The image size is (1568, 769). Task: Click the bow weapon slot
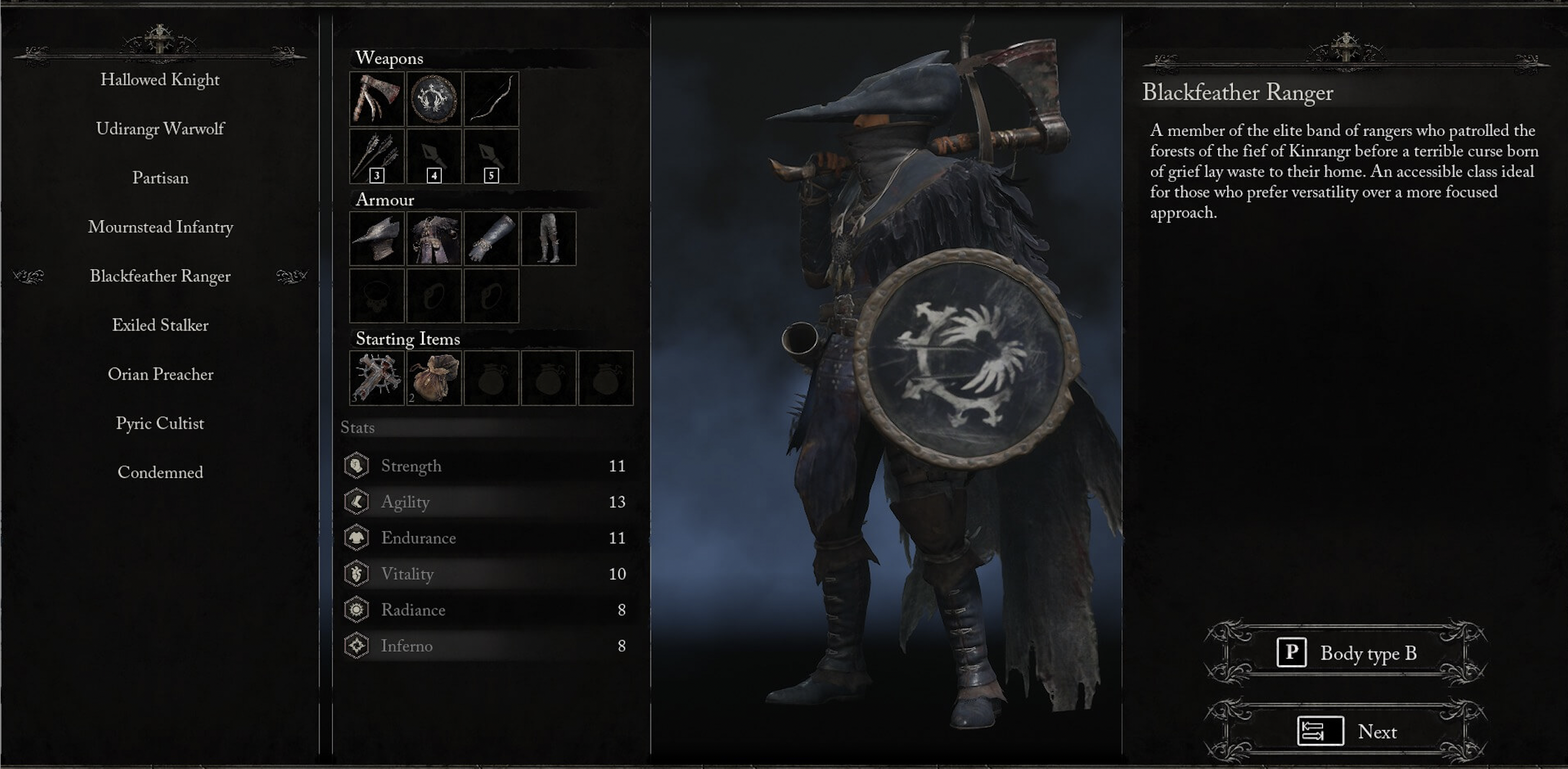coord(491,99)
